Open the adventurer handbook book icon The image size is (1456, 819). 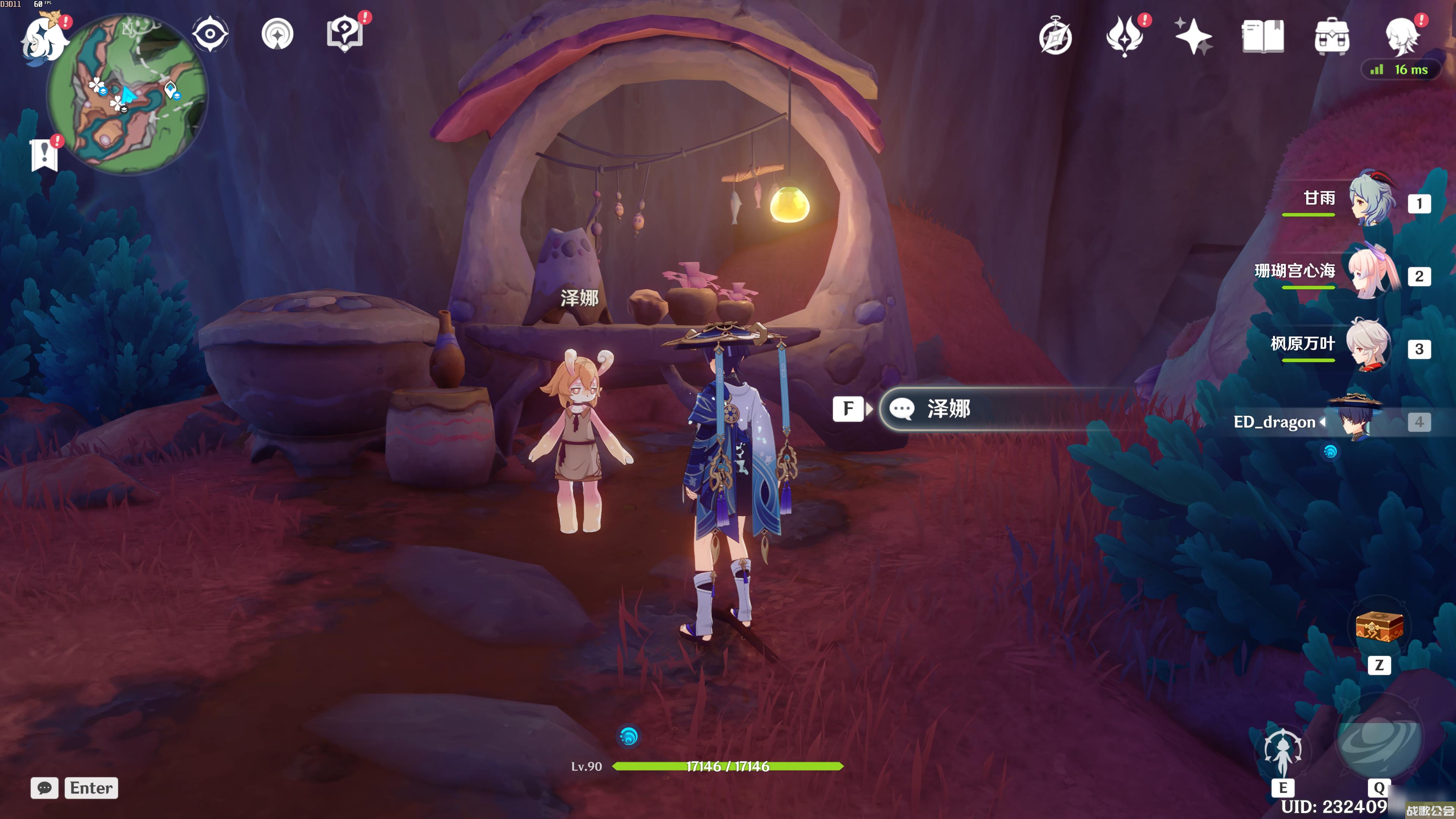point(1263,37)
